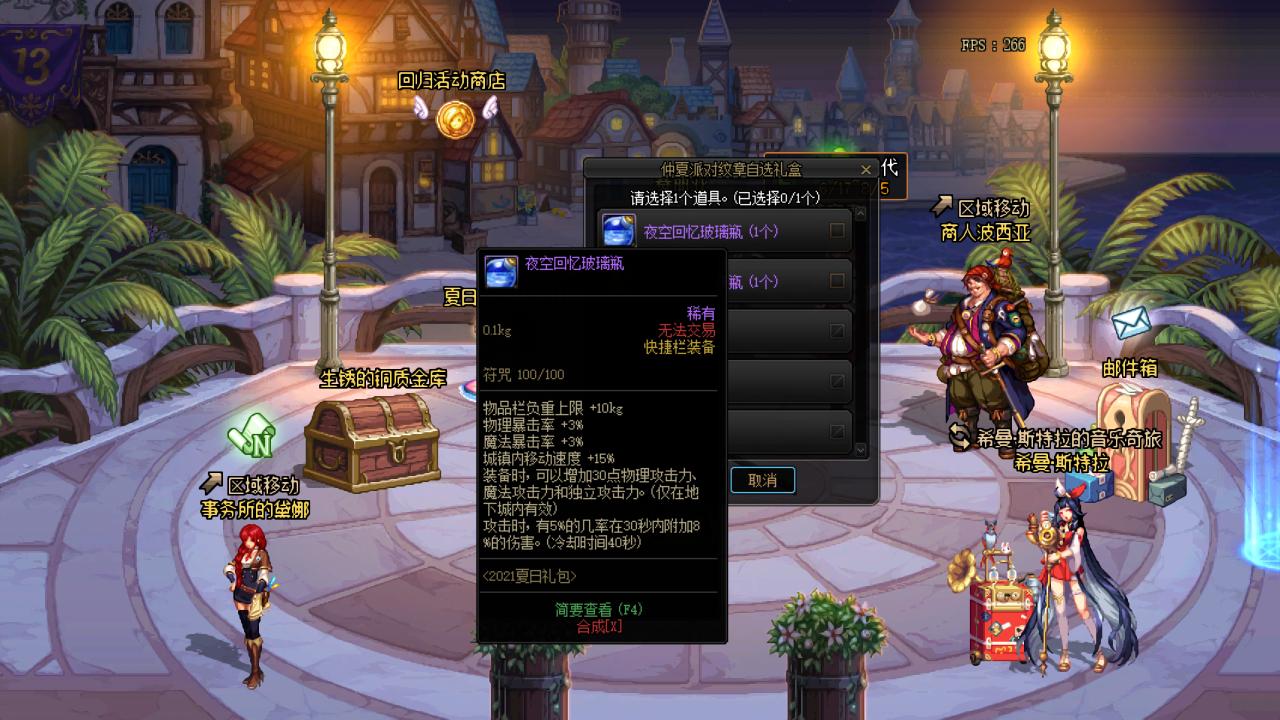Check the box next to the first 夜空回忆玻璃瓶
The height and width of the screenshot is (720, 1280).
(835, 229)
